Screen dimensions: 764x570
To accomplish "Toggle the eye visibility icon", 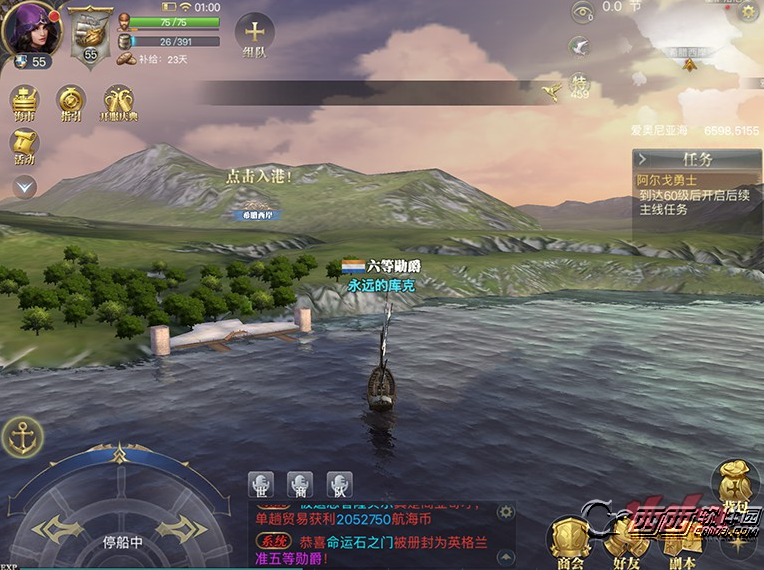I will (582, 12).
